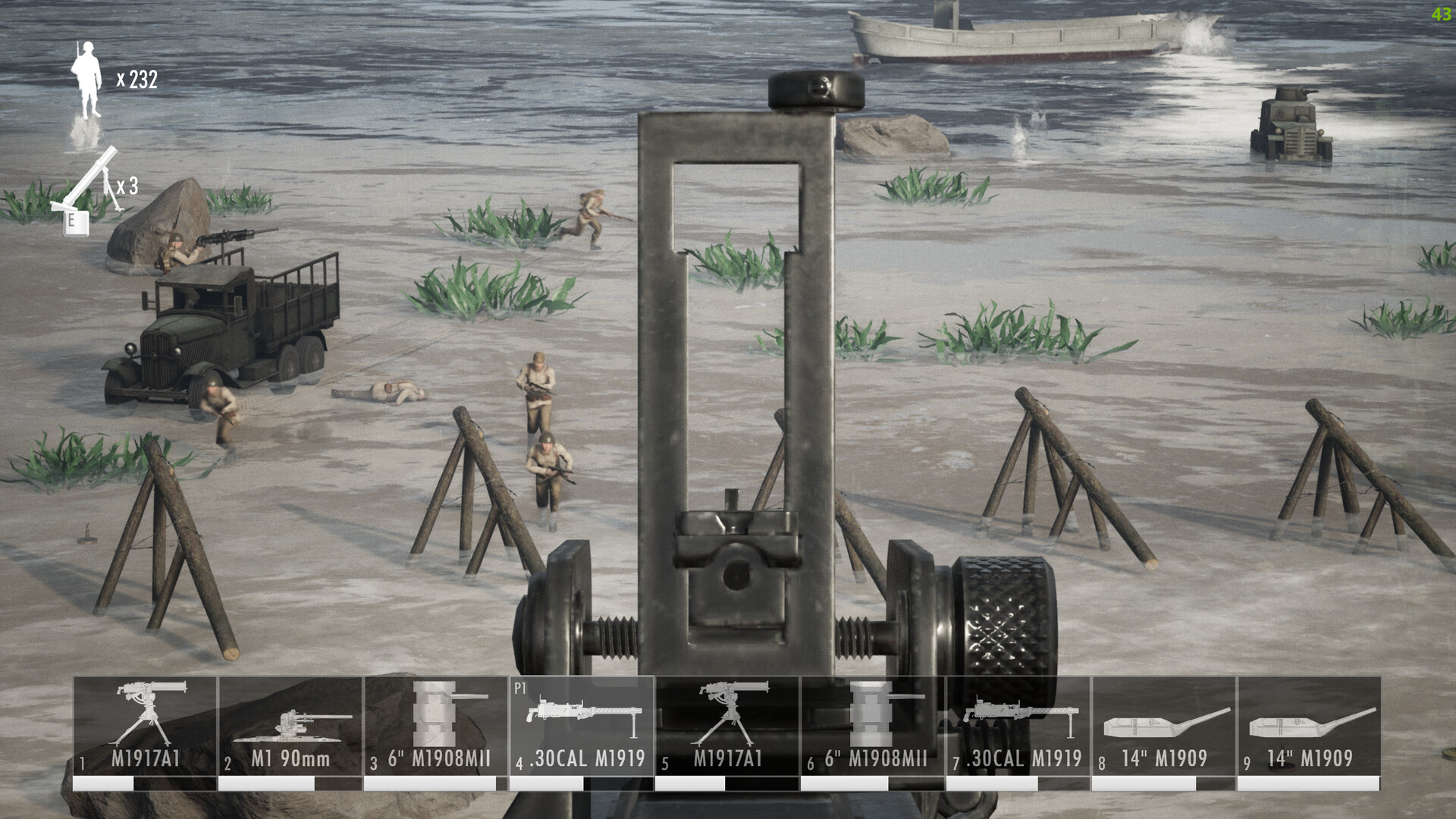
Task: Click the infantry soldier icon at top left
Action: pos(87,80)
